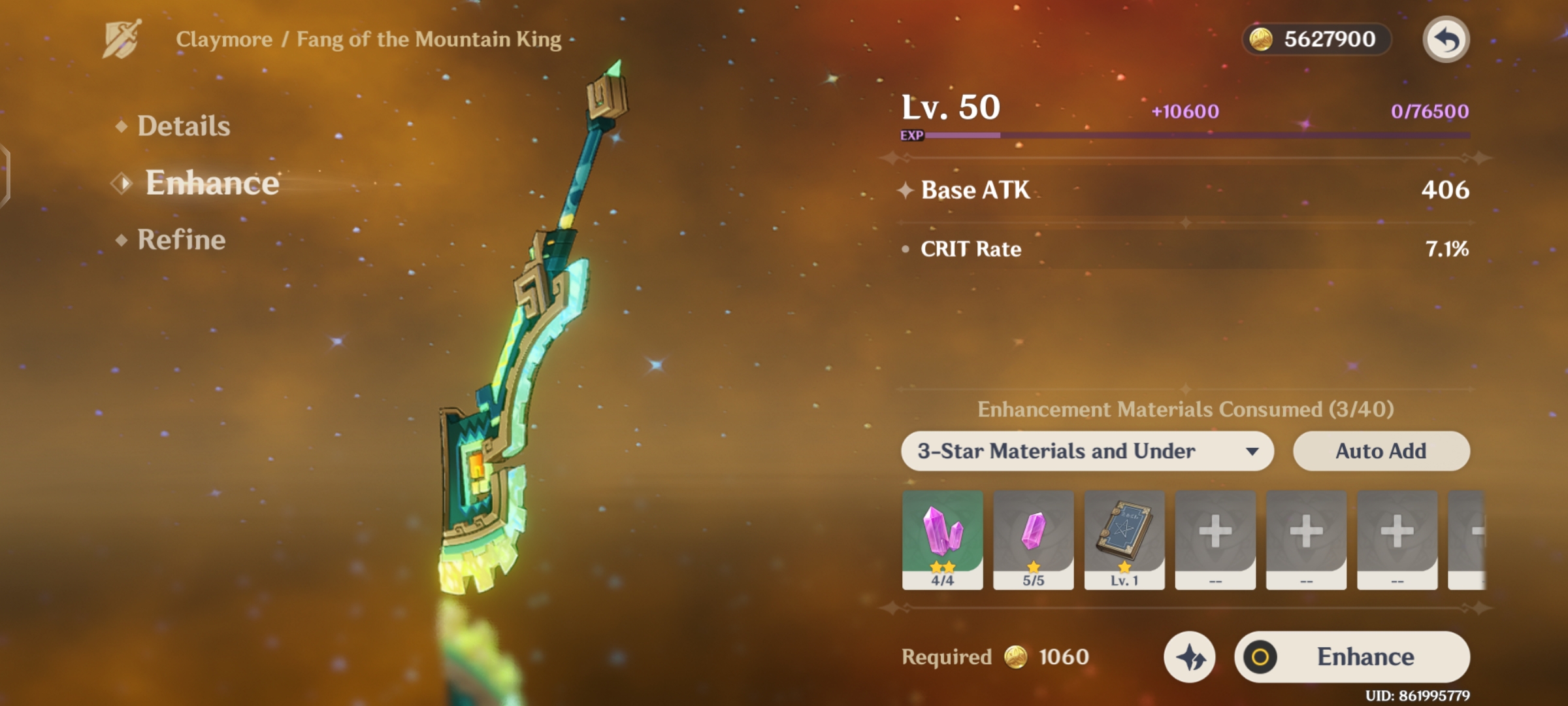This screenshot has width=1568, height=706.
Task: Select the two-star purple crystal cluster slot
Action: click(x=942, y=539)
